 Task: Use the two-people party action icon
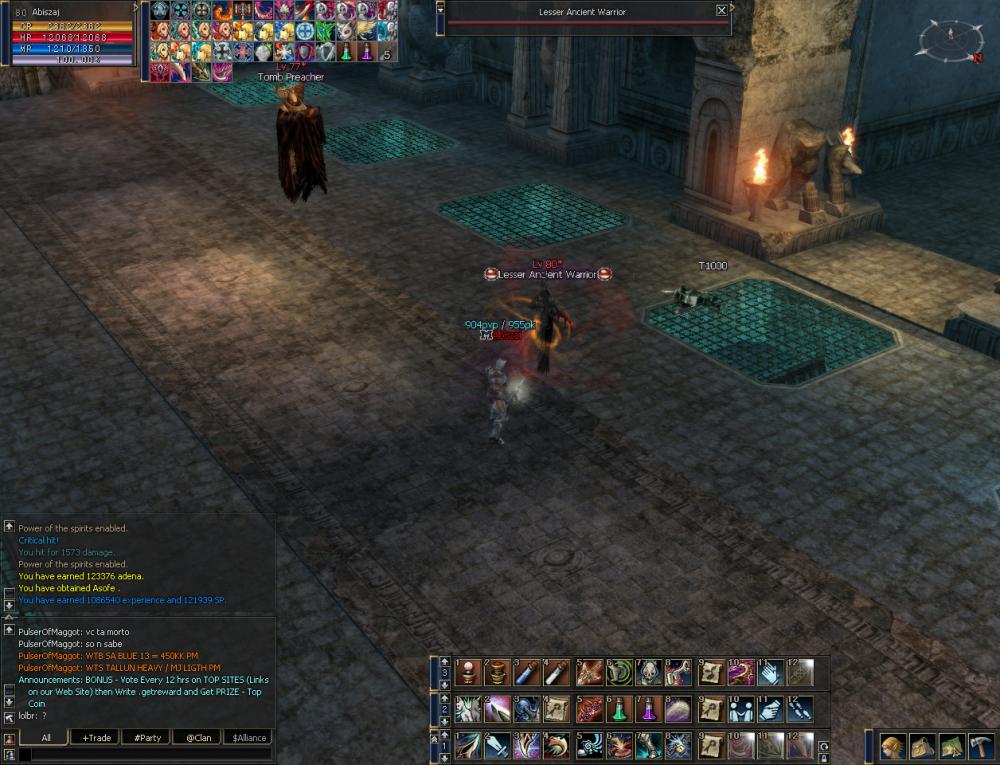(740, 709)
